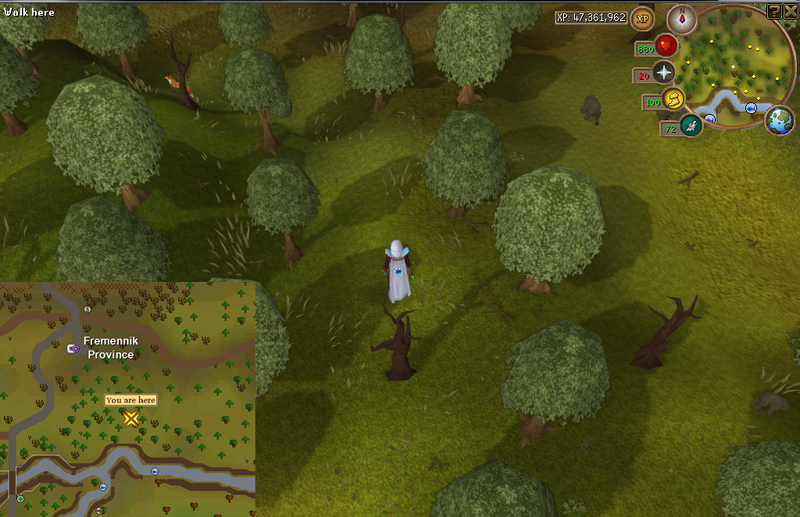Click the XP counter button
800x517 pixels.
642,18
